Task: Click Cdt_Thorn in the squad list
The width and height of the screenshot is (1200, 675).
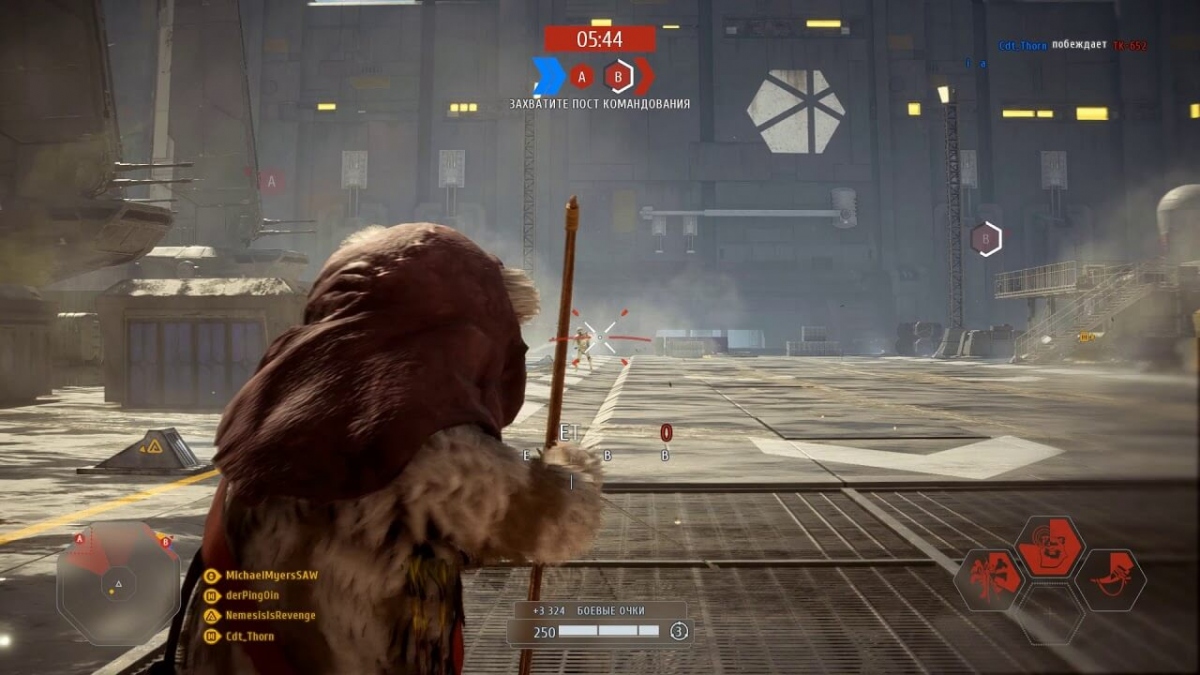Action: point(249,636)
